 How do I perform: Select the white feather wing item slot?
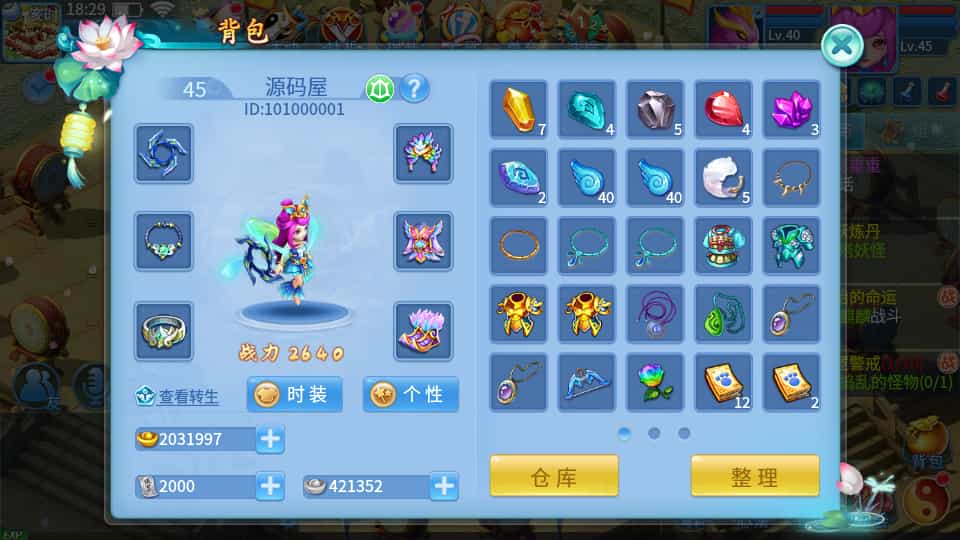pos(723,177)
